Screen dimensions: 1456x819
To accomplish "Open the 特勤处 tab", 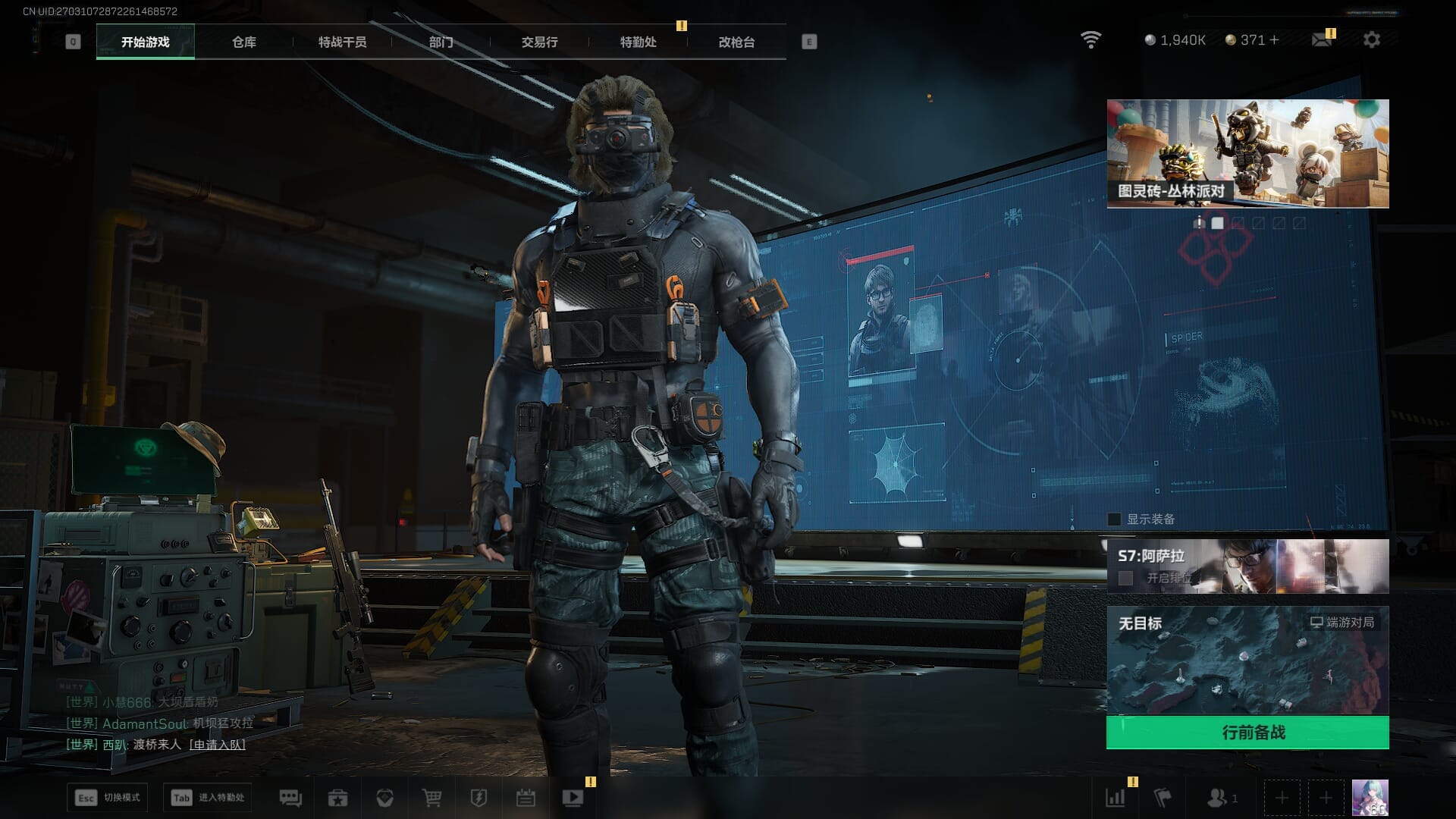I will (x=638, y=42).
